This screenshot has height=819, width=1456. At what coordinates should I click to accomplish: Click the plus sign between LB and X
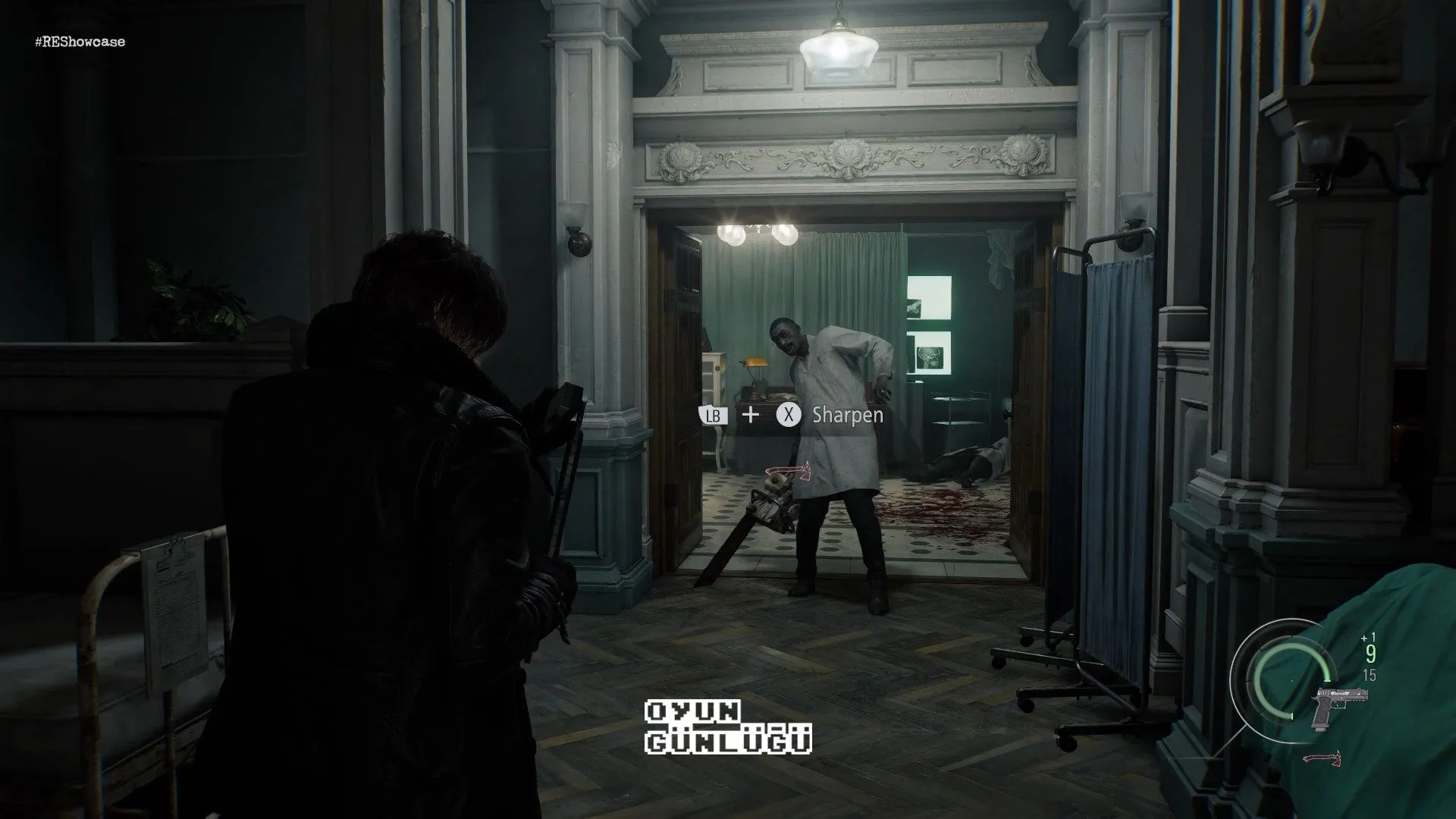[x=752, y=416]
